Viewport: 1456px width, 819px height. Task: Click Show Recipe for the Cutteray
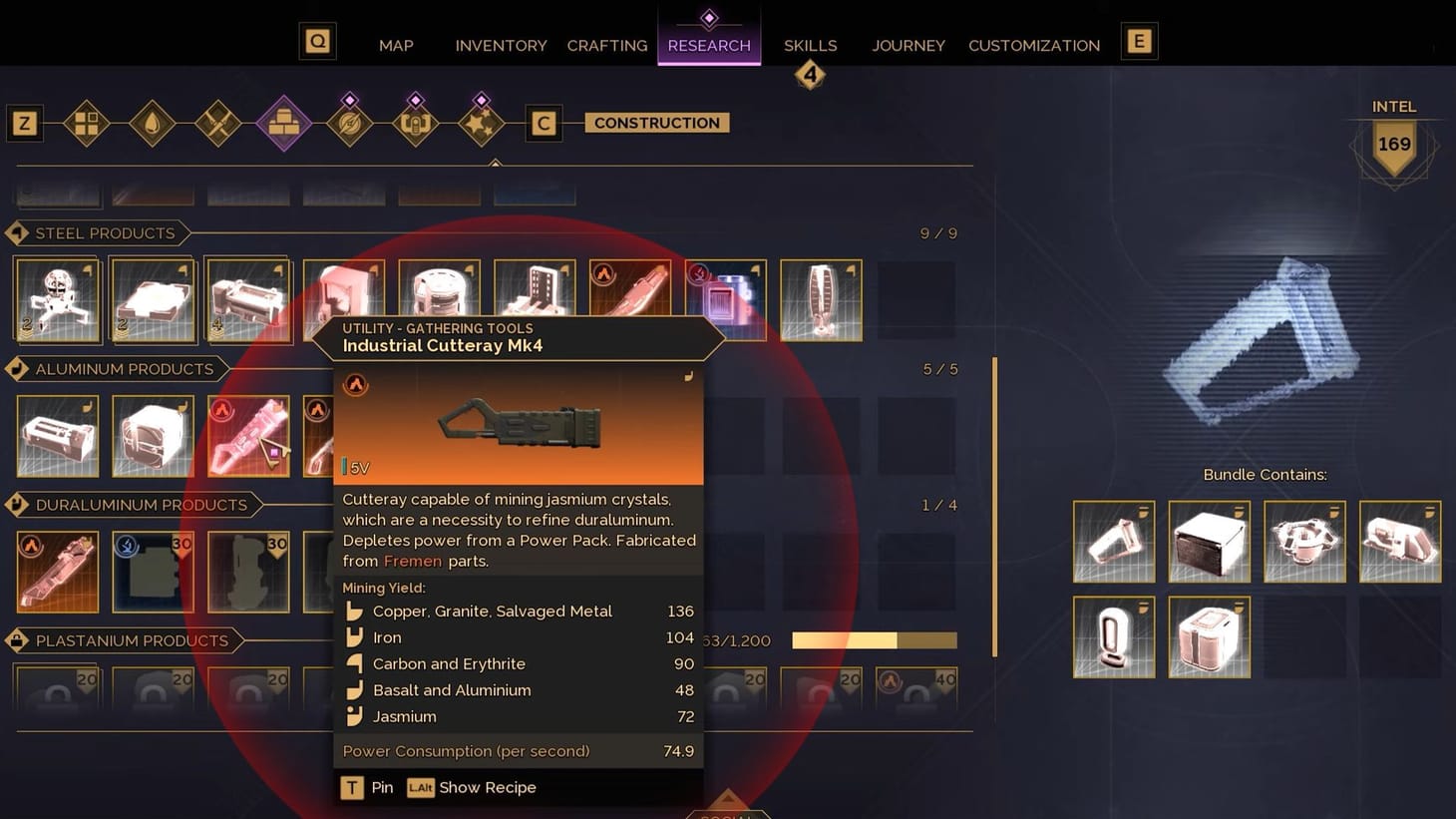click(471, 787)
